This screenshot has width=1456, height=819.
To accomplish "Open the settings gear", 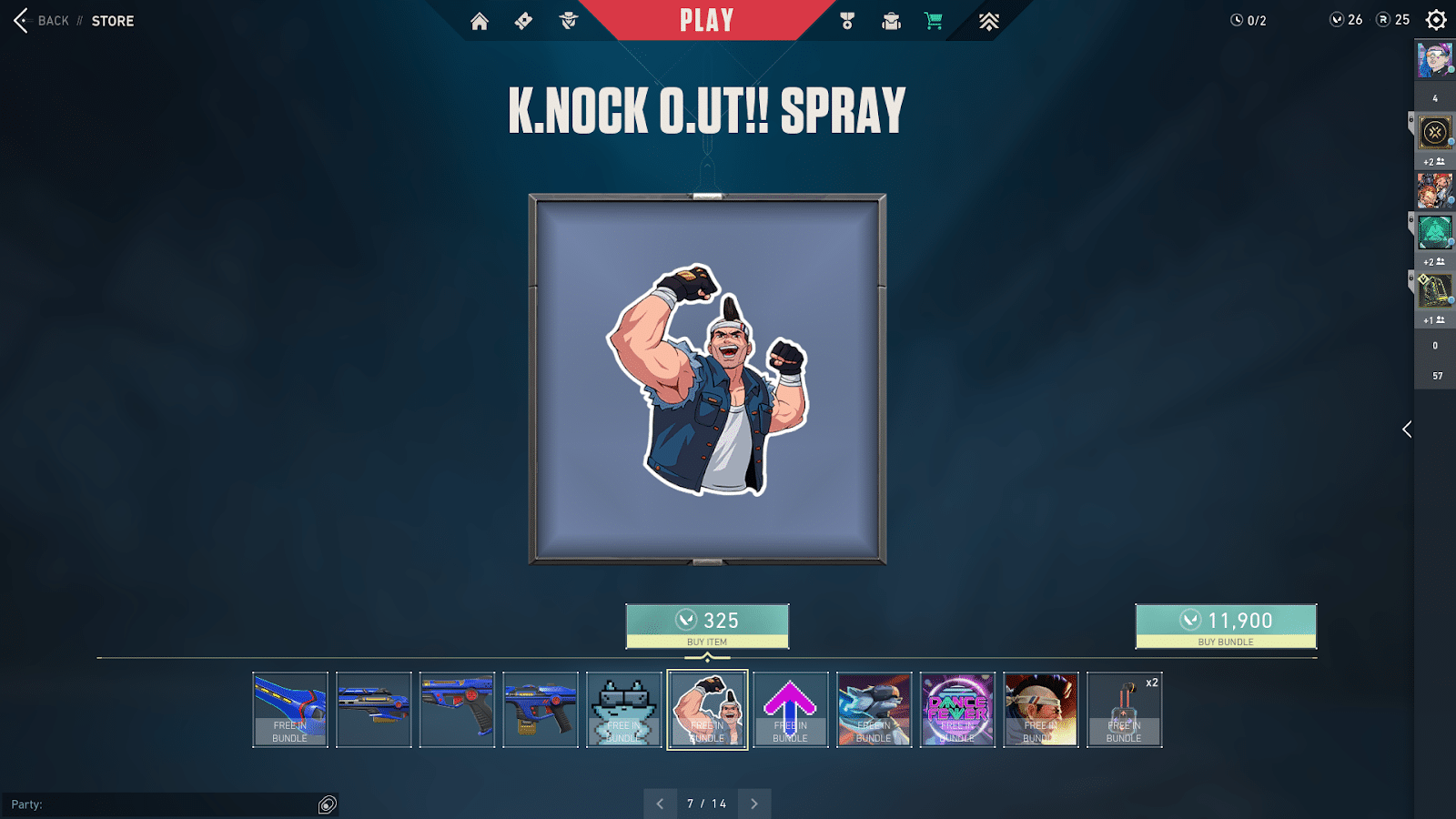I will pyautogui.click(x=1436, y=20).
